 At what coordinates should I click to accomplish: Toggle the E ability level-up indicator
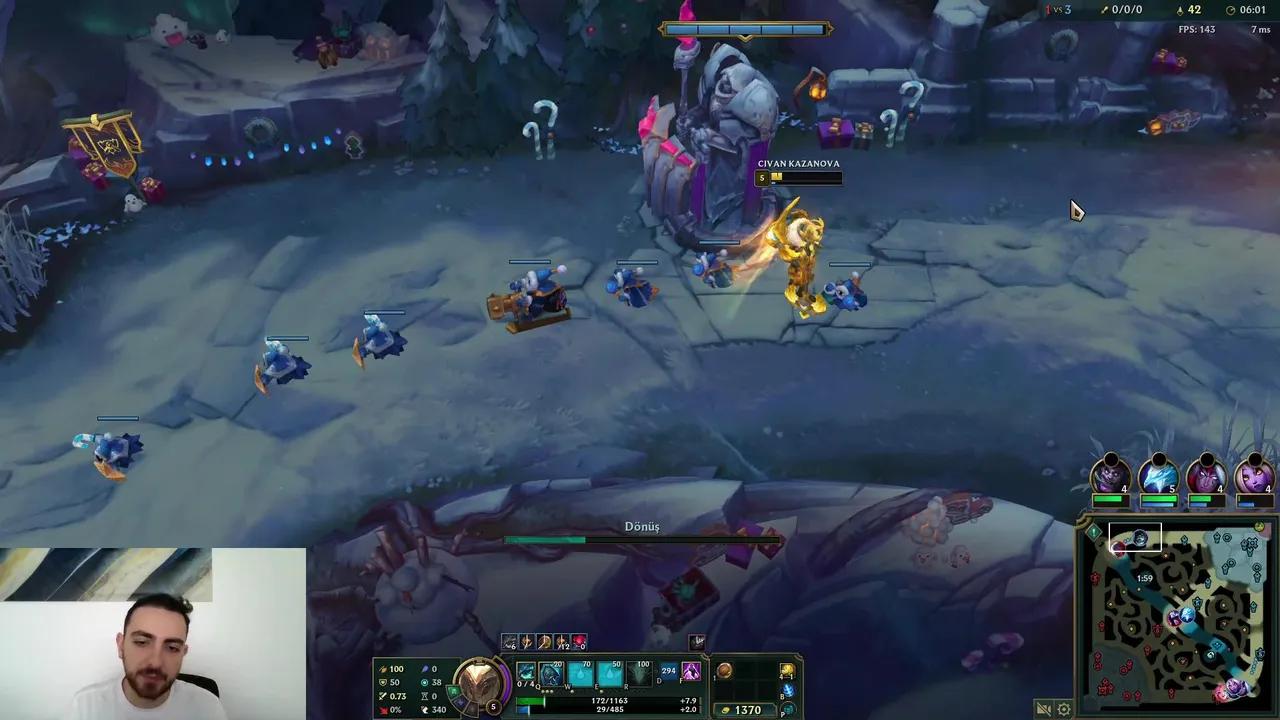[601, 691]
